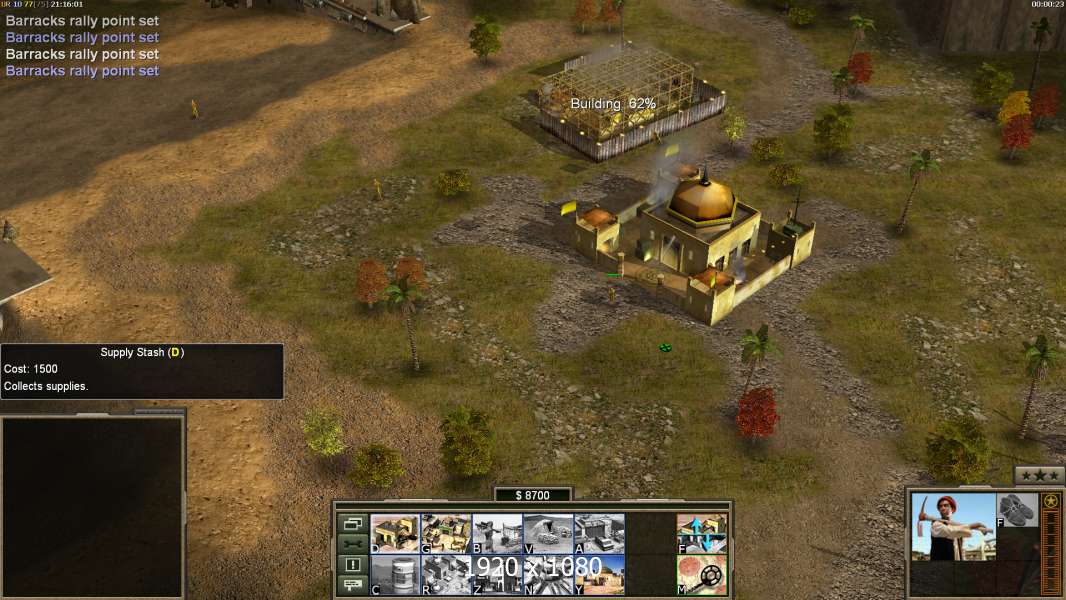1066x600 pixels.
Task: Select the Supply Stash build icon
Action: coord(395,533)
